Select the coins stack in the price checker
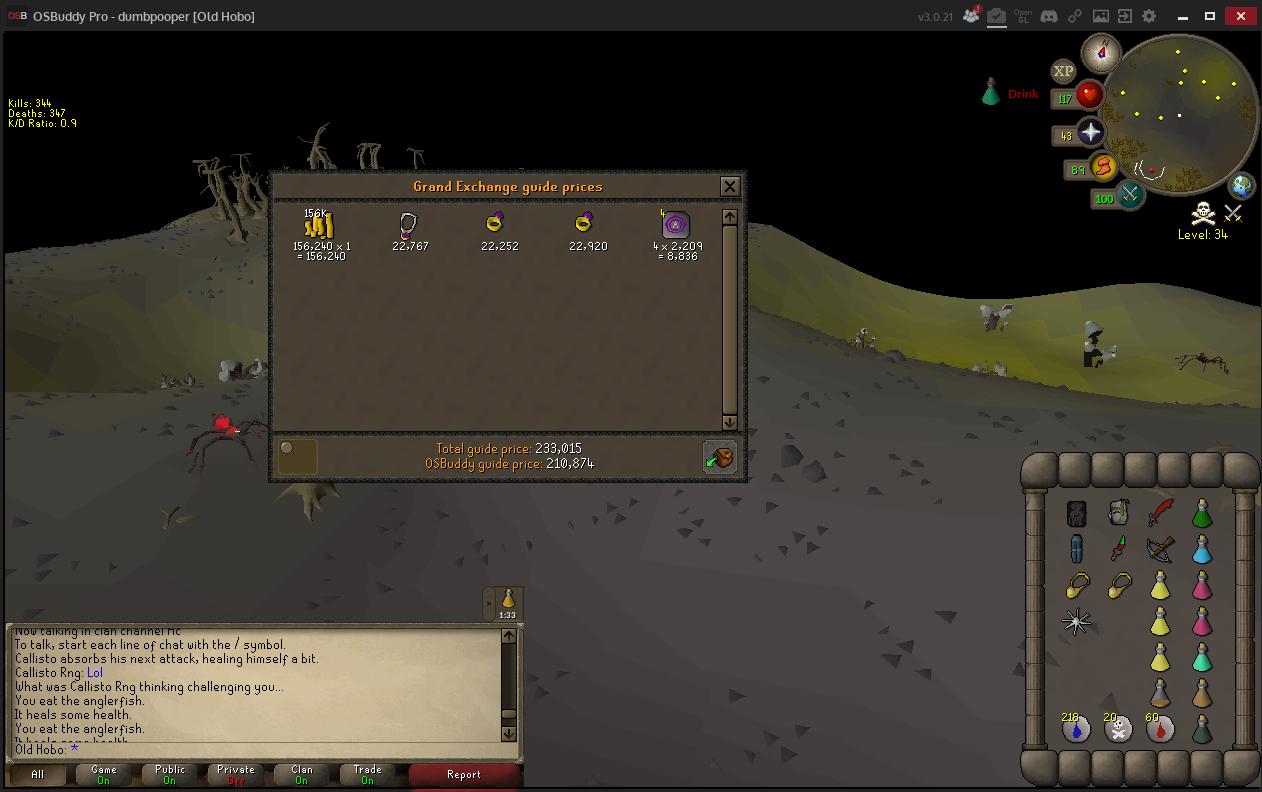1262x792 pixels. pos(320,225)
